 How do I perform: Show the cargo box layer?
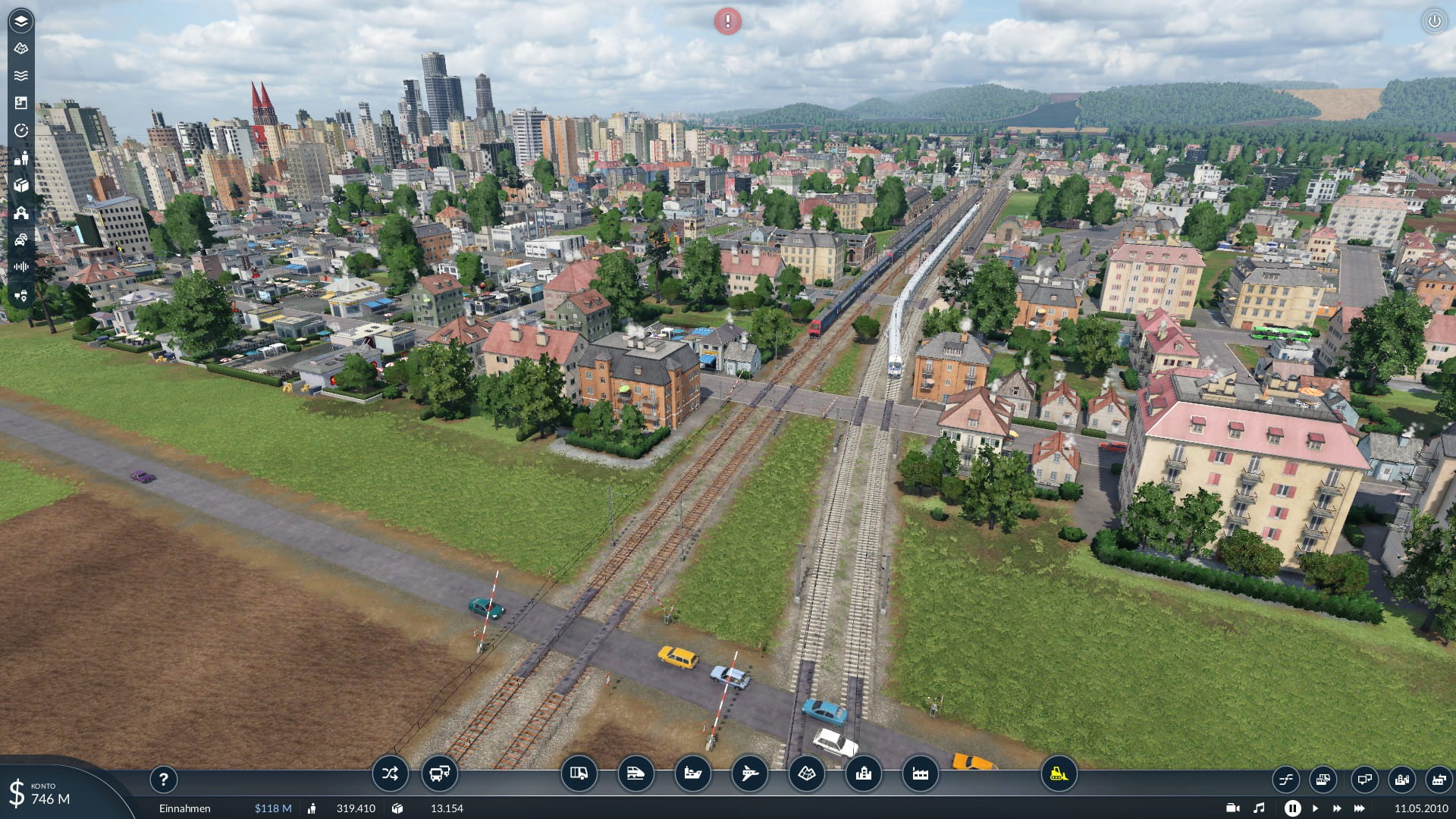click(21, 186)
